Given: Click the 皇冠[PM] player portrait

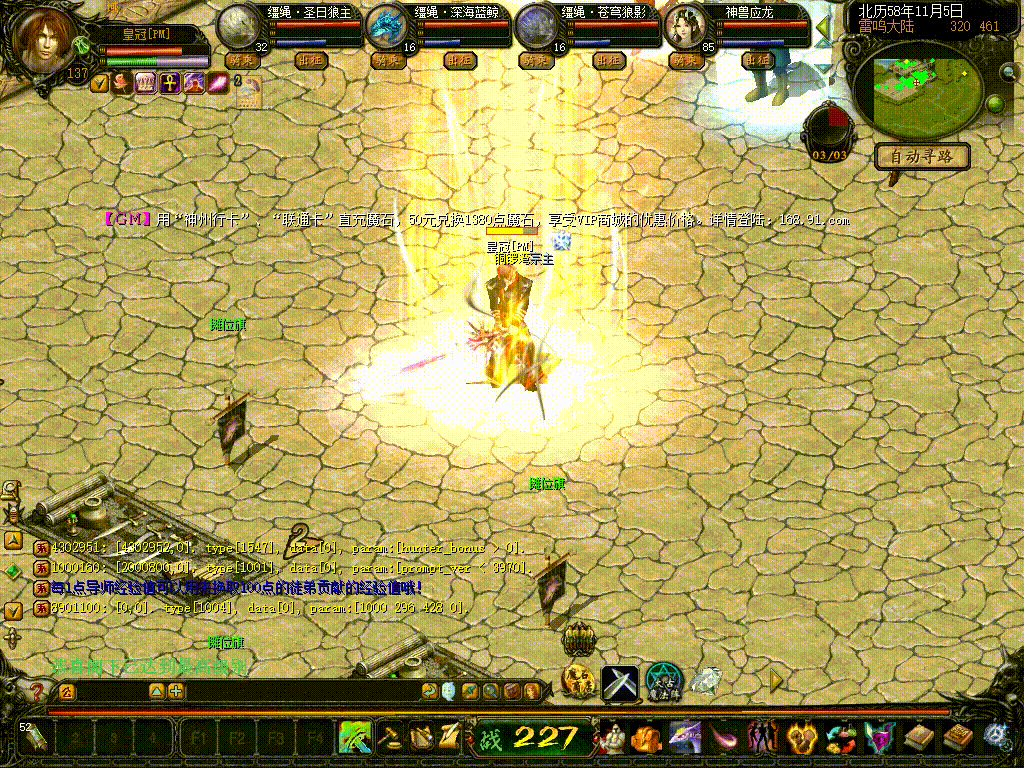Looking at the screenshot, I should point(43,42).
